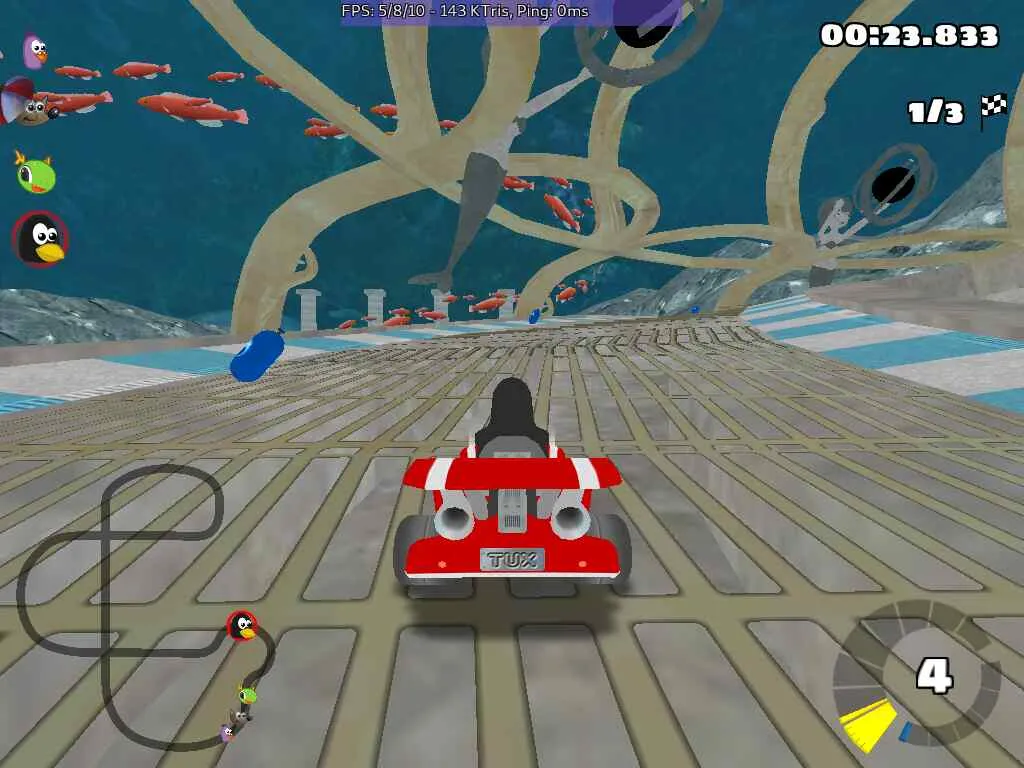Select Tux's penguin portrait with red ring
The width and height of the screenshot is (1024, 768).
coord(41,240)
